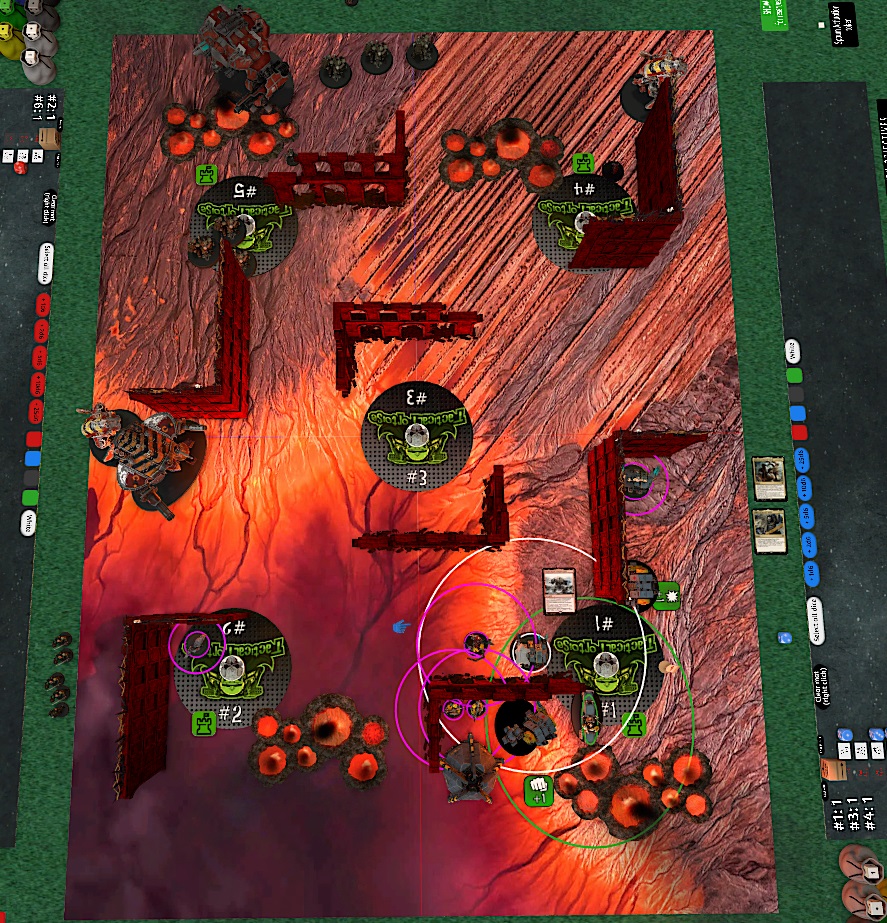Add 25 dice with the red 25d6 button

(x=38, y=411)
